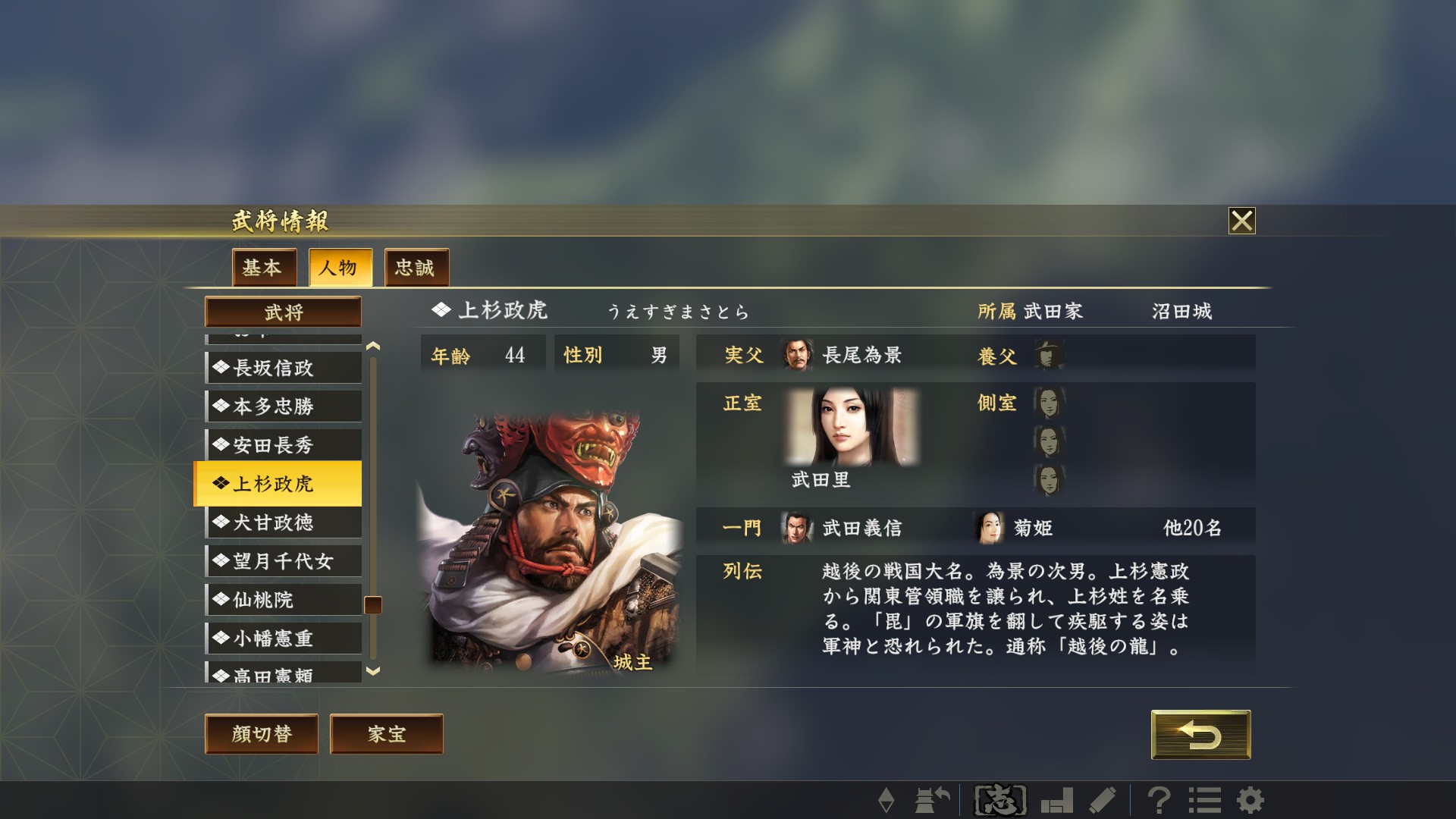Open 家宝 with its button
The image size is (1456, 819).
pos(385,733)
